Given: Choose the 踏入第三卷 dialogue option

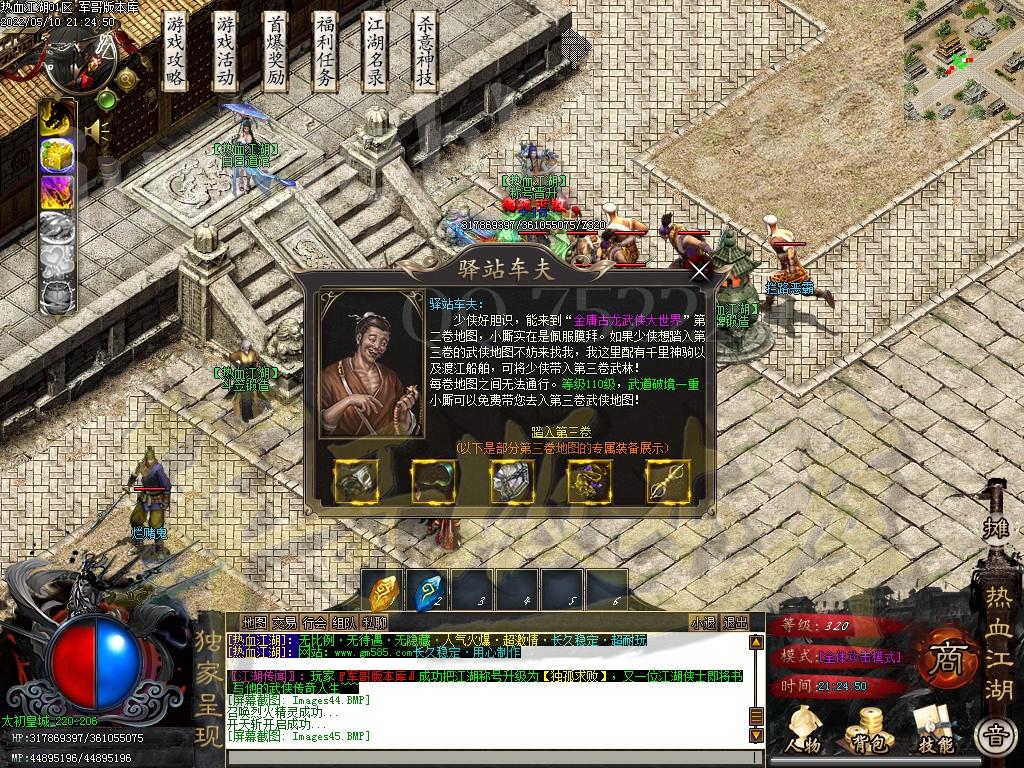Looking at the screenshot, I should click(561, 432).
